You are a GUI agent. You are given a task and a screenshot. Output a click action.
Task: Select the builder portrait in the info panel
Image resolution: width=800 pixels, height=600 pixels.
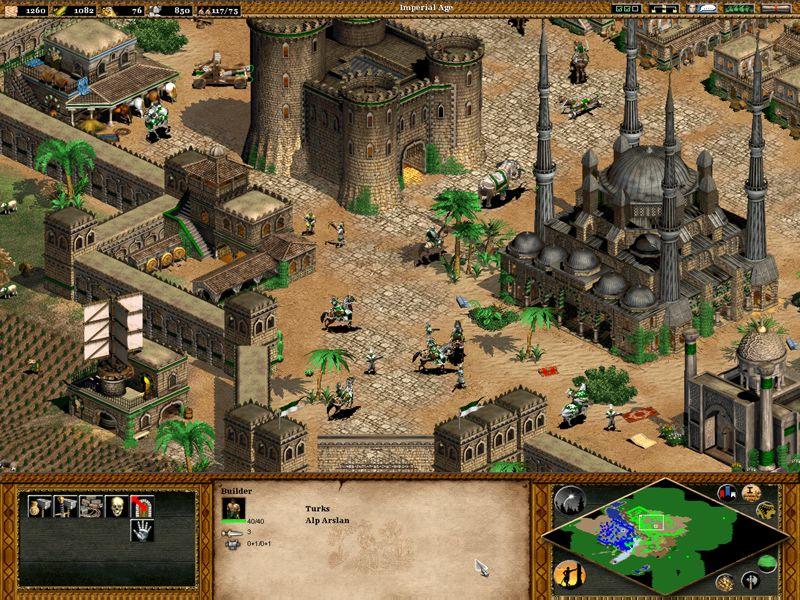pos(232,506)
